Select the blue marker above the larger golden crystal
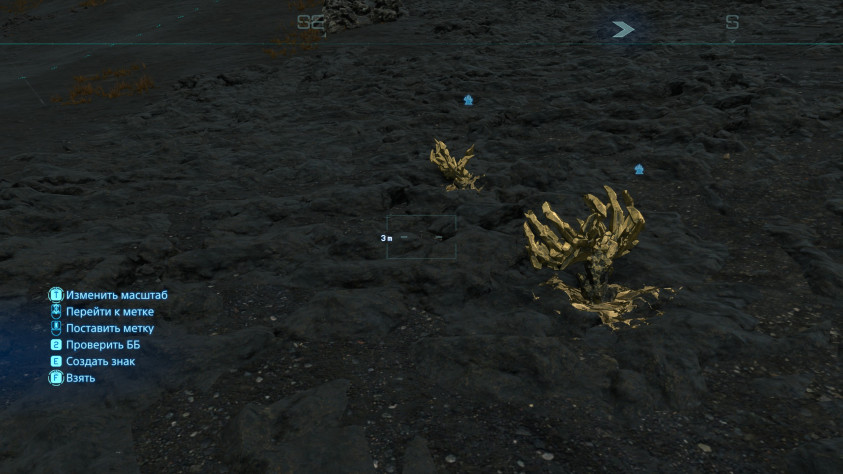Viewport: 843px width, 474px height. point(639,169)
